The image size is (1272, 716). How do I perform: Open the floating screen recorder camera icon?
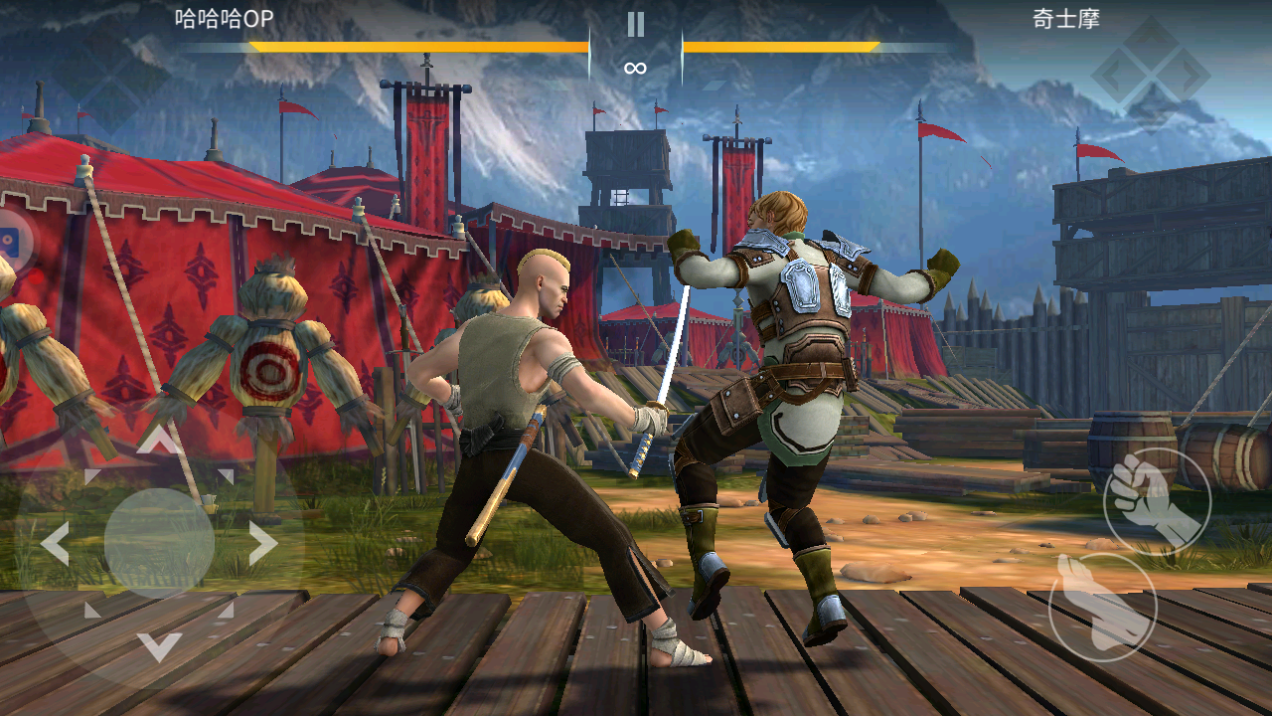pos(10,241)
